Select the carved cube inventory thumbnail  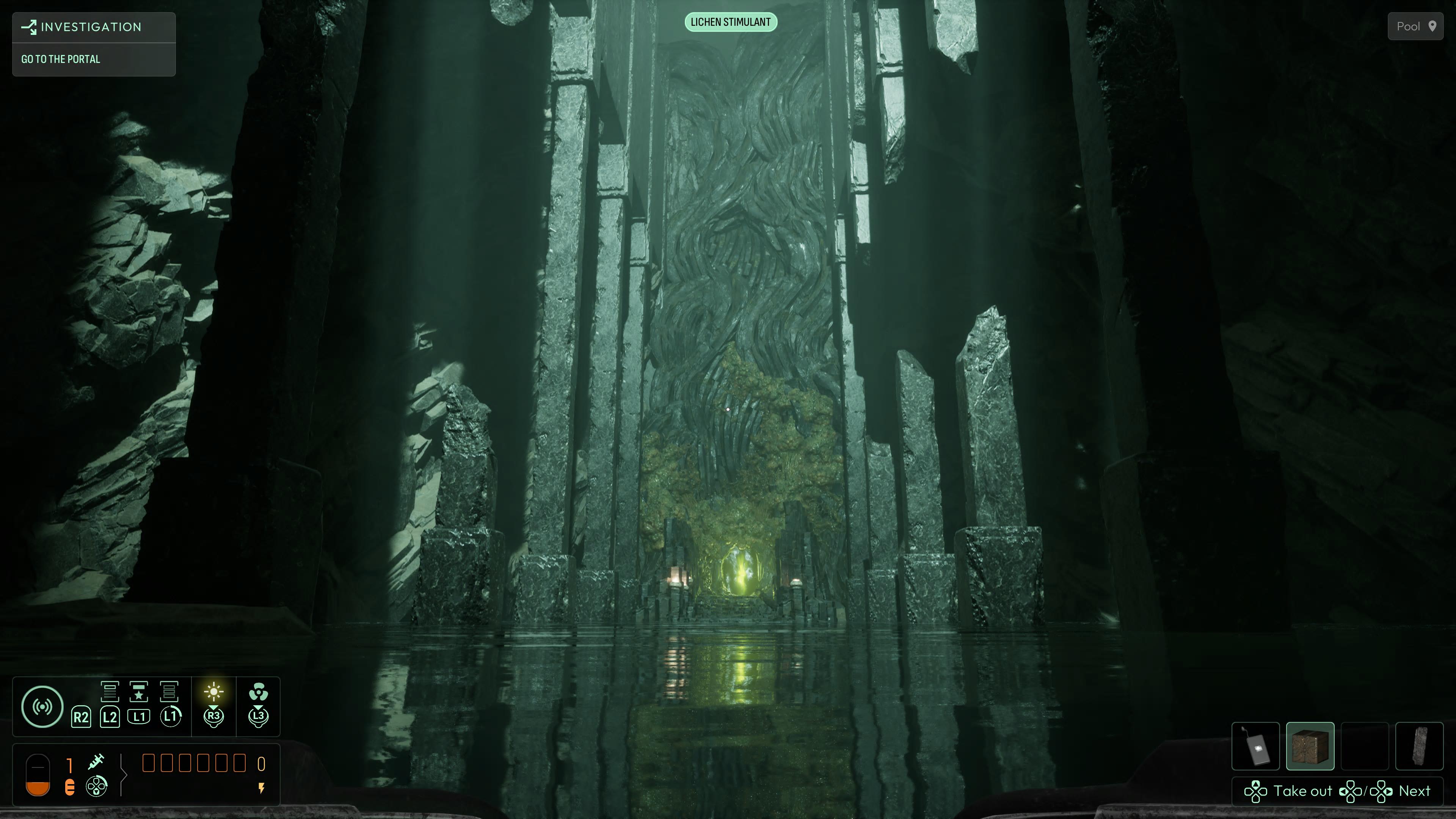1310,746
